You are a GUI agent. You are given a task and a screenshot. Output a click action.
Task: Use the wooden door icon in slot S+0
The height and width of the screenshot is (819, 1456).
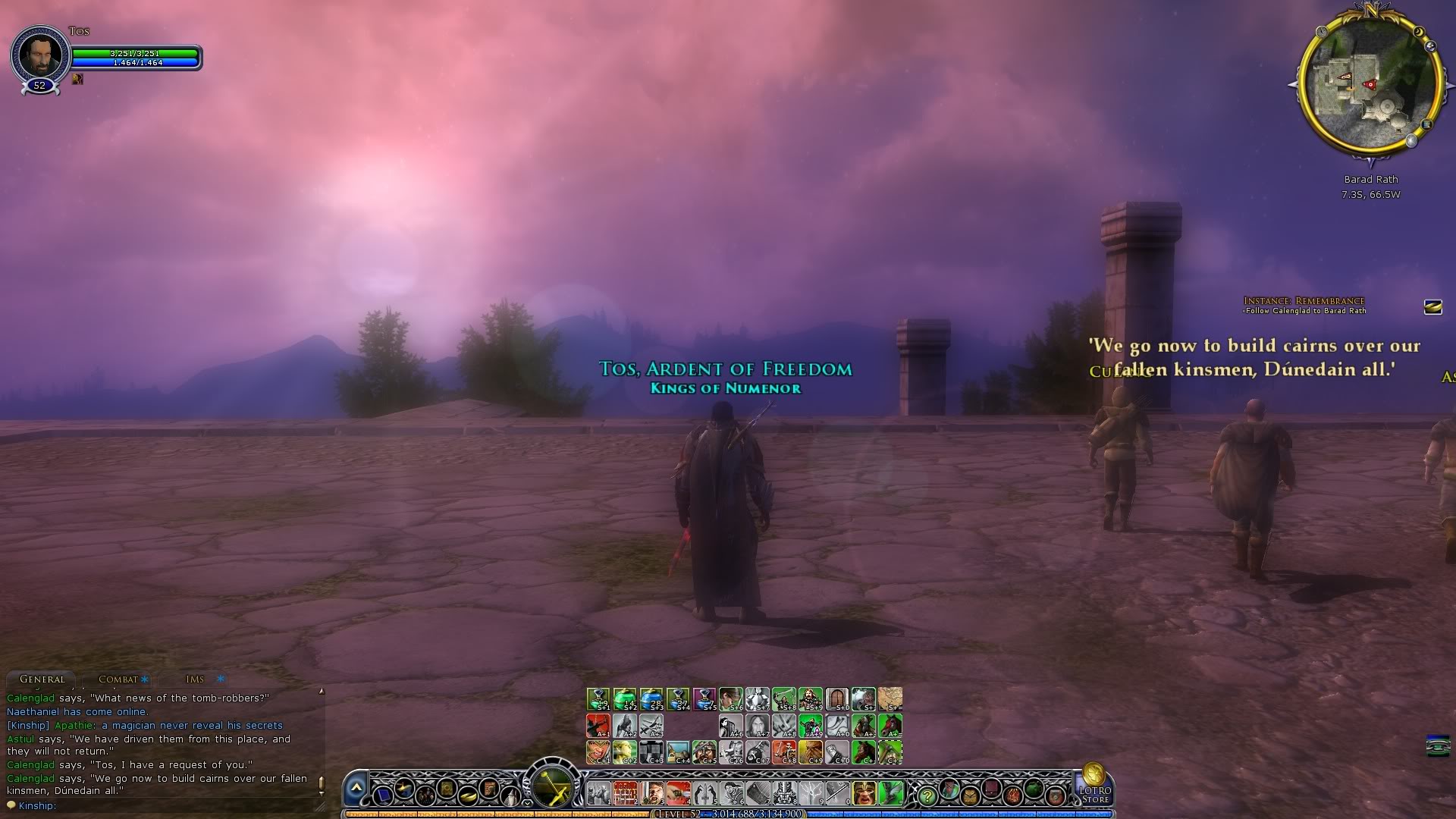pos(836,698)
